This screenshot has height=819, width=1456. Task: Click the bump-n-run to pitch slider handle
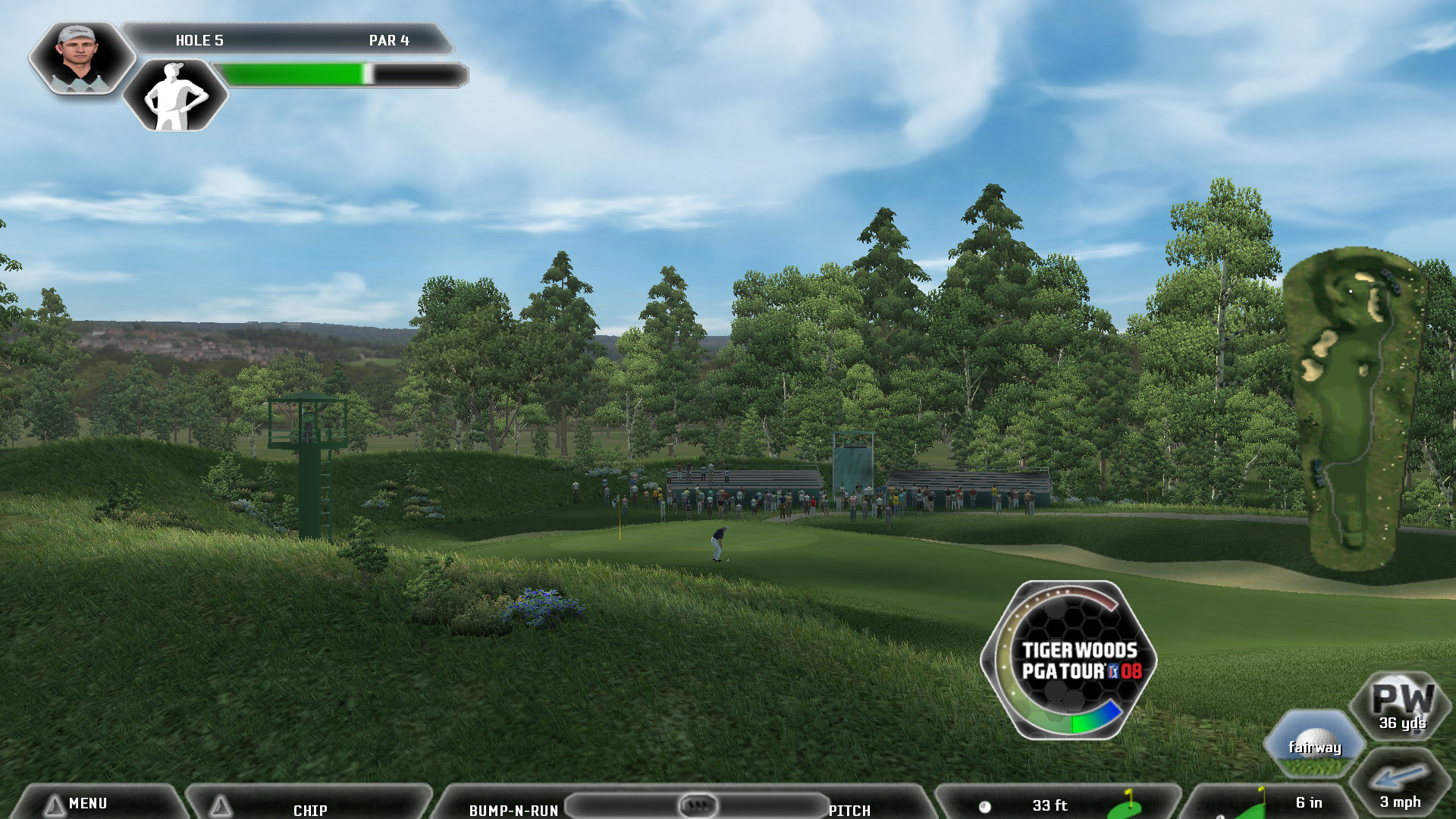697,805
